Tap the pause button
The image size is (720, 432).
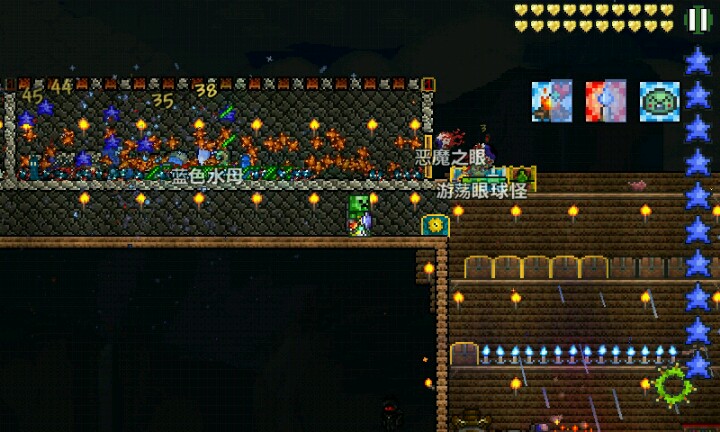pyautogui.click(x=698, y=19)
